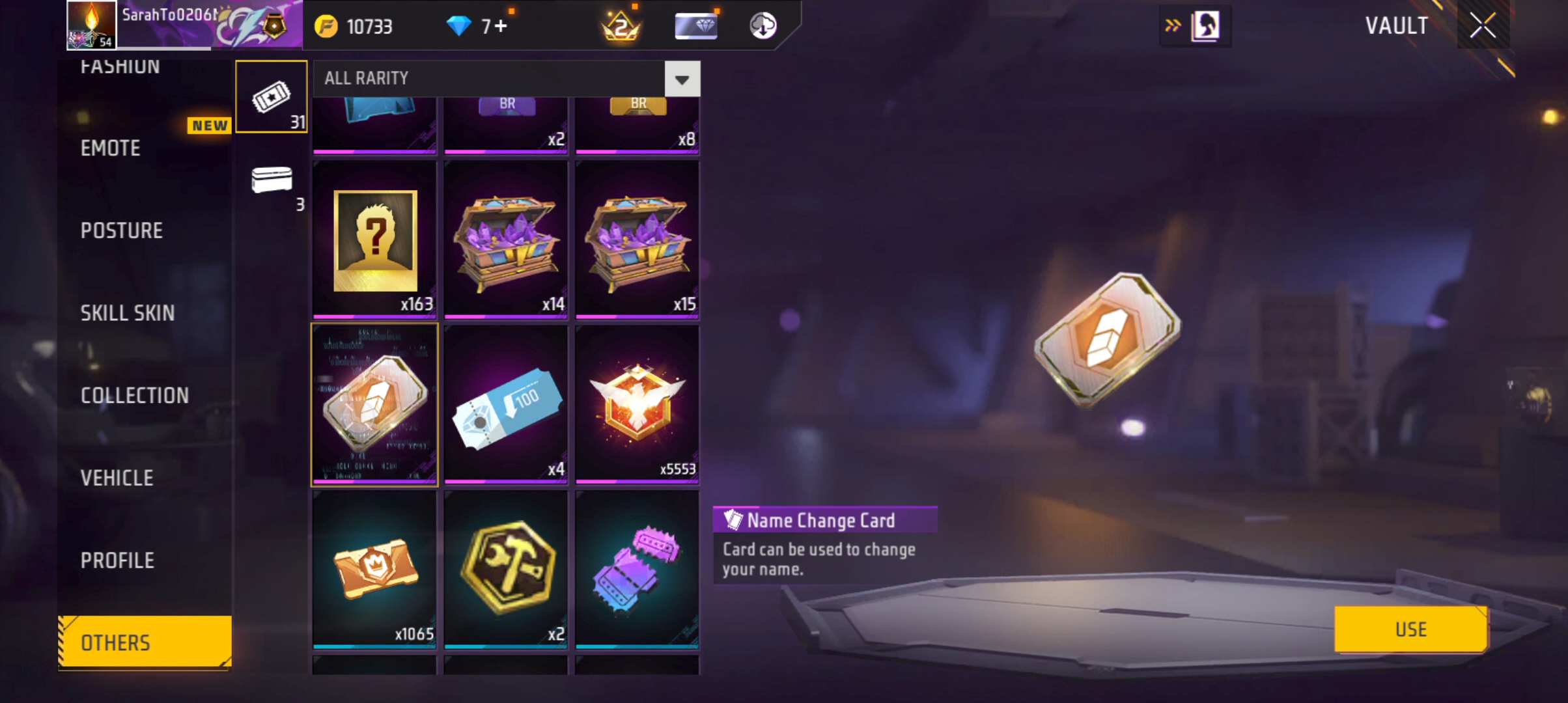Tap the diamond balance icon in the top bar
The height and width of the screenshot is (703, 1568).
pyautogui.click(x=460, y=26)
